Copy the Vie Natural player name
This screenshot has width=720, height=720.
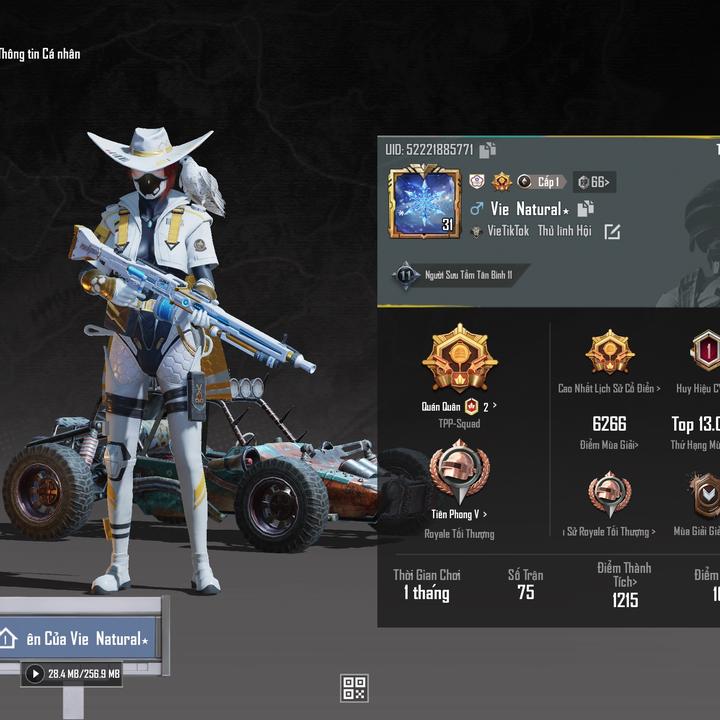tap(586, 208)
